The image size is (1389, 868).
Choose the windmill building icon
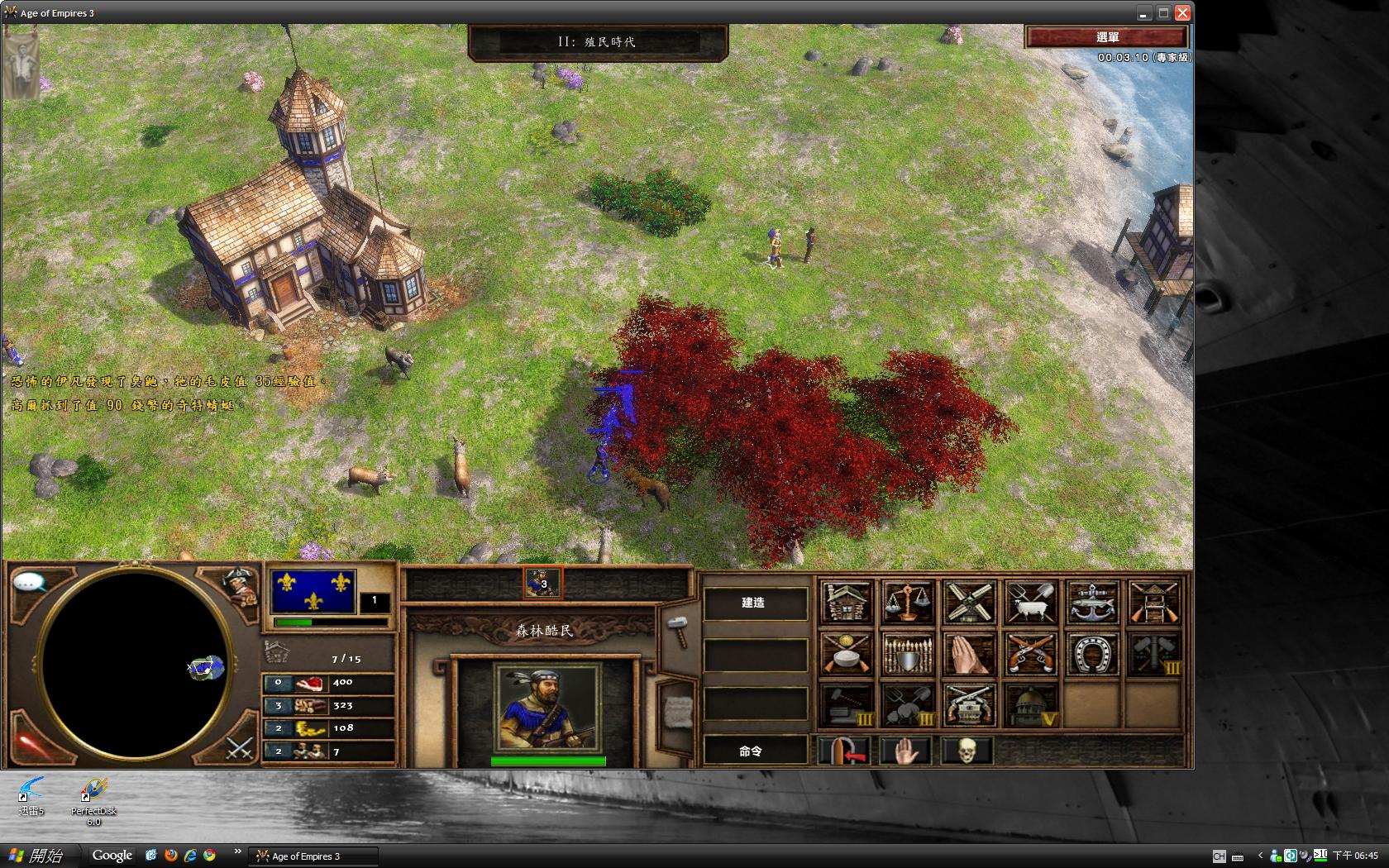pos(968,602)
